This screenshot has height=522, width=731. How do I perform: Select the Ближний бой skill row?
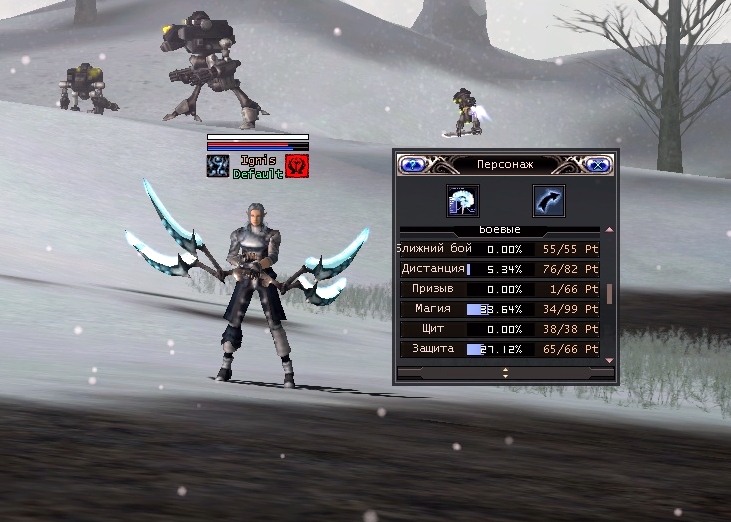tap(498, 249)
